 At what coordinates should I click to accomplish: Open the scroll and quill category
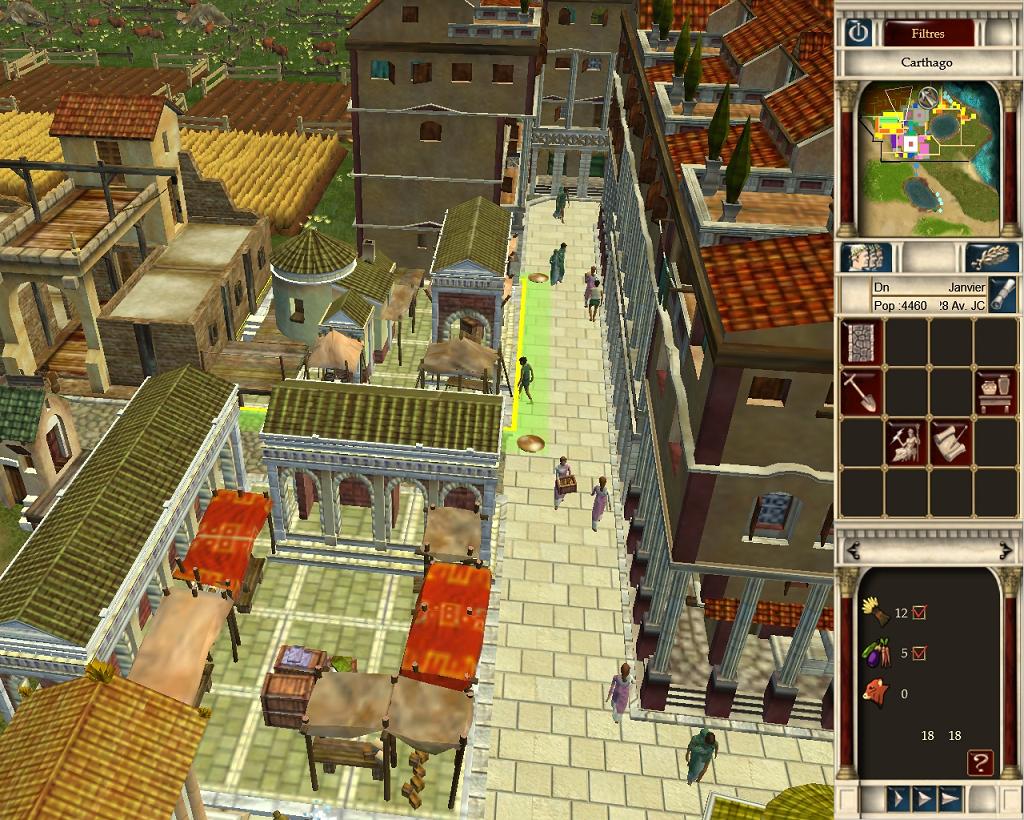click(951, 442)
